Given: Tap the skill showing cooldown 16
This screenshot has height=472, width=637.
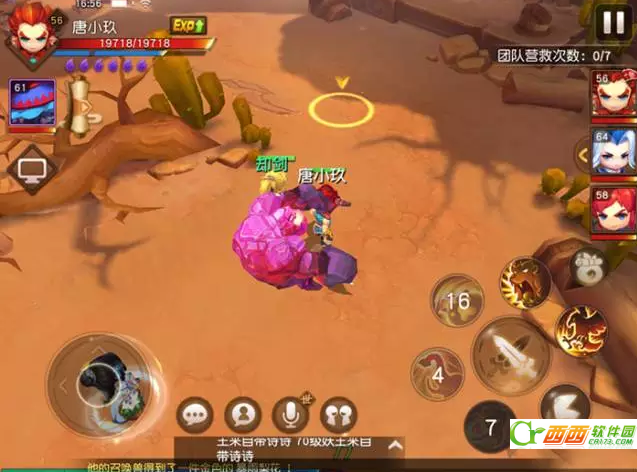Looking at the screenshot, I should (x=457, y=301).
